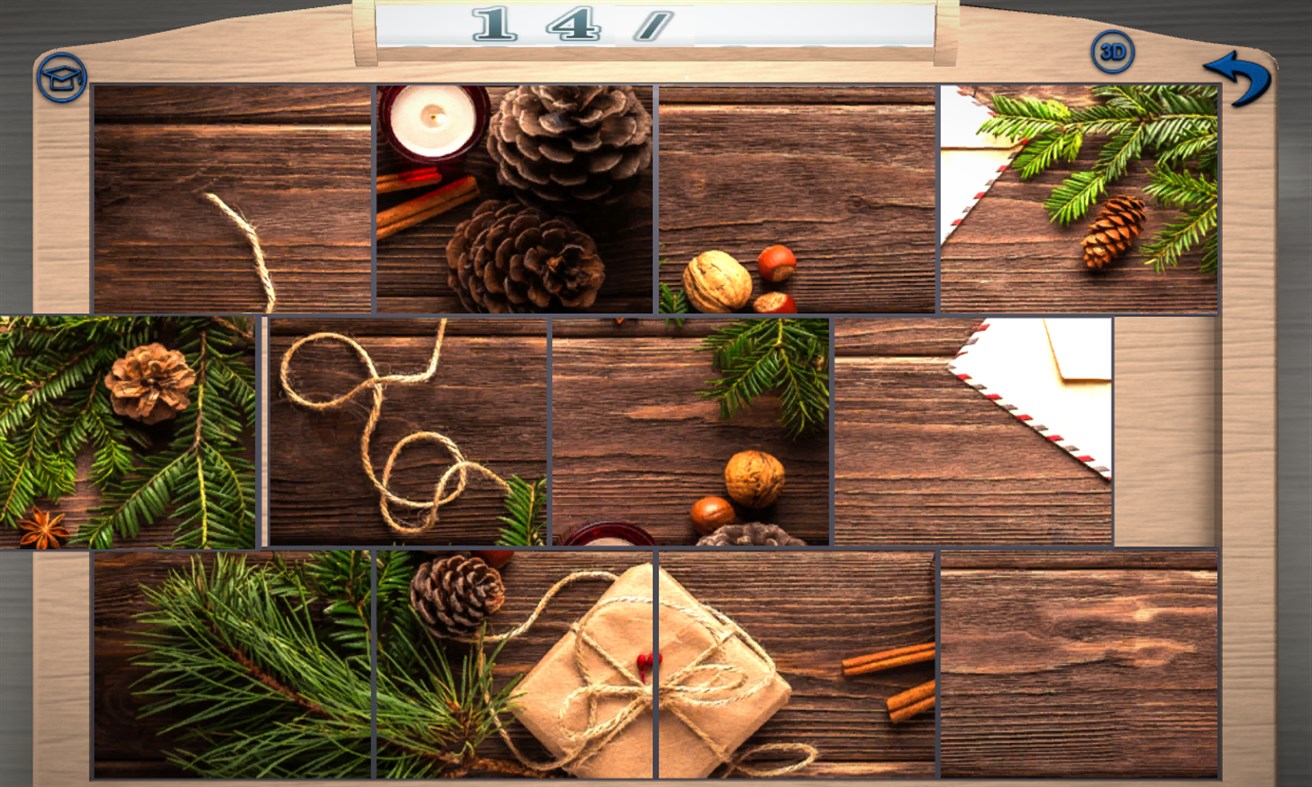Select the center tile with walnut under fir sprig
The image size is (1312, 787).
[x=690, y=430]
